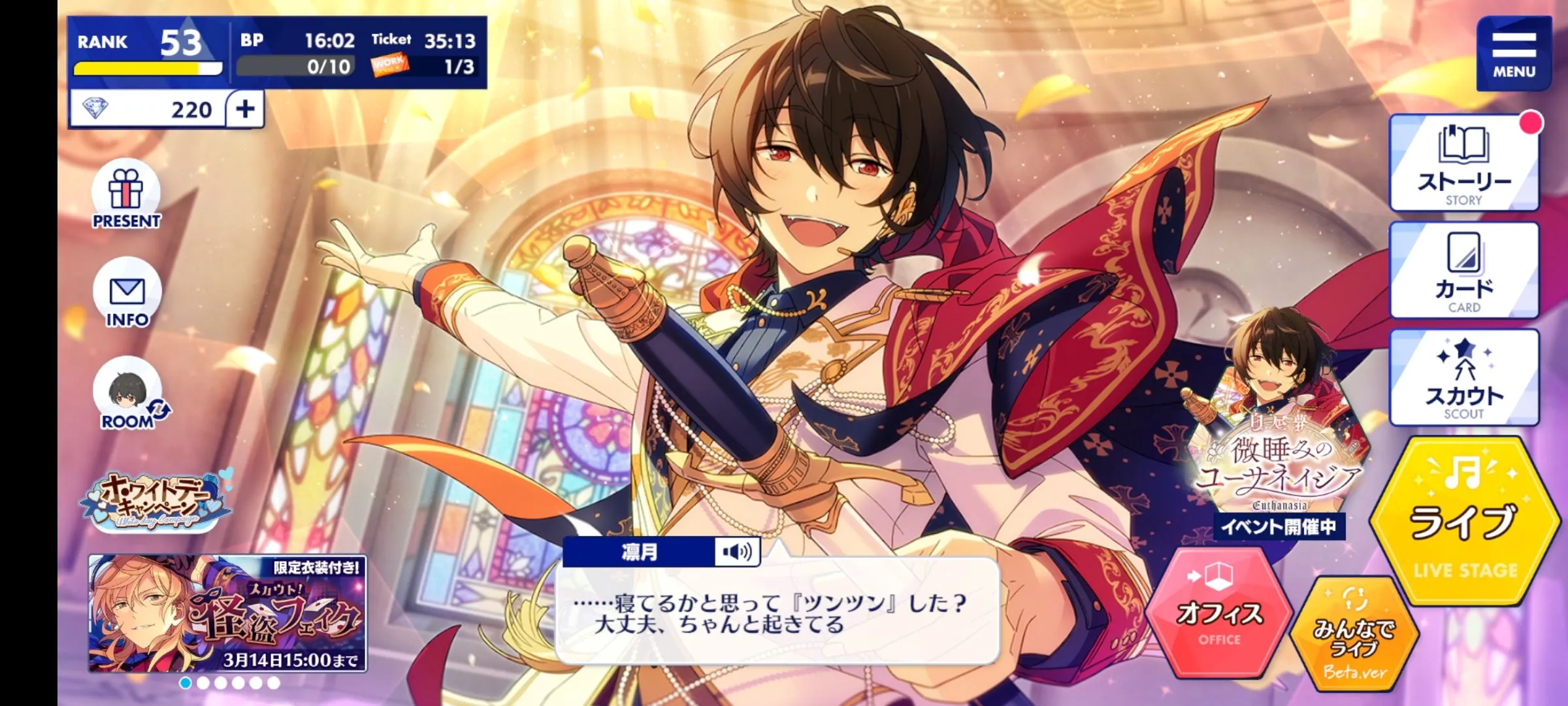The image size is (1568, 706).
Task: Open the Story section
Action: 1464,163
